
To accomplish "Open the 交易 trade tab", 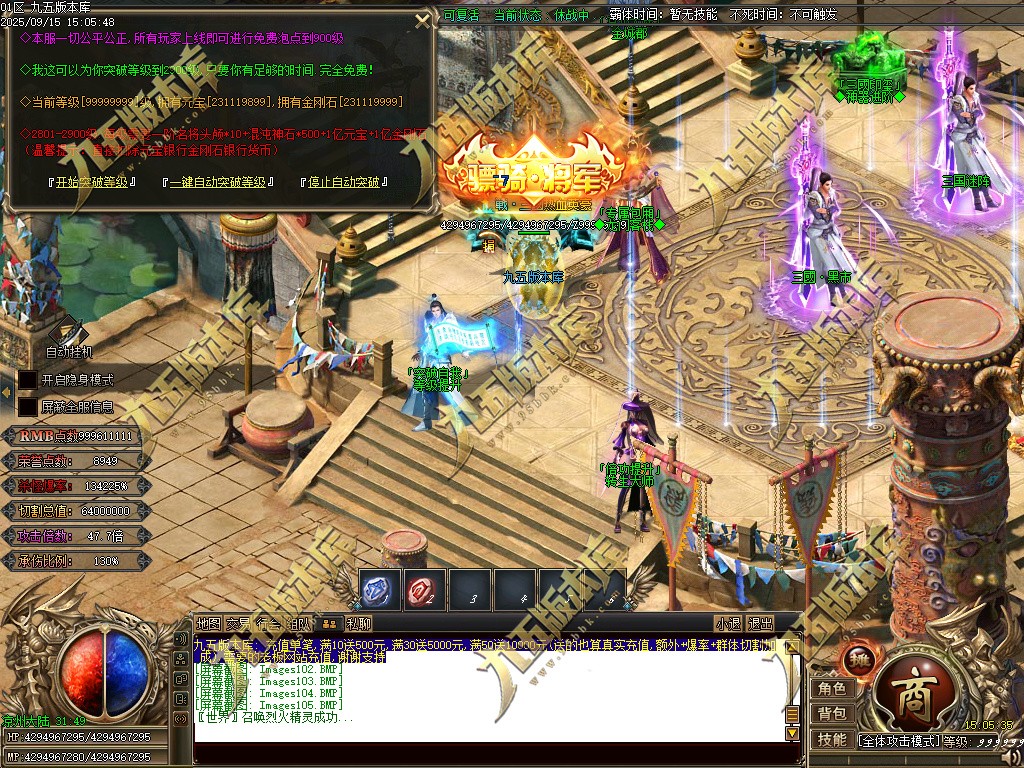I will (238, 624).
